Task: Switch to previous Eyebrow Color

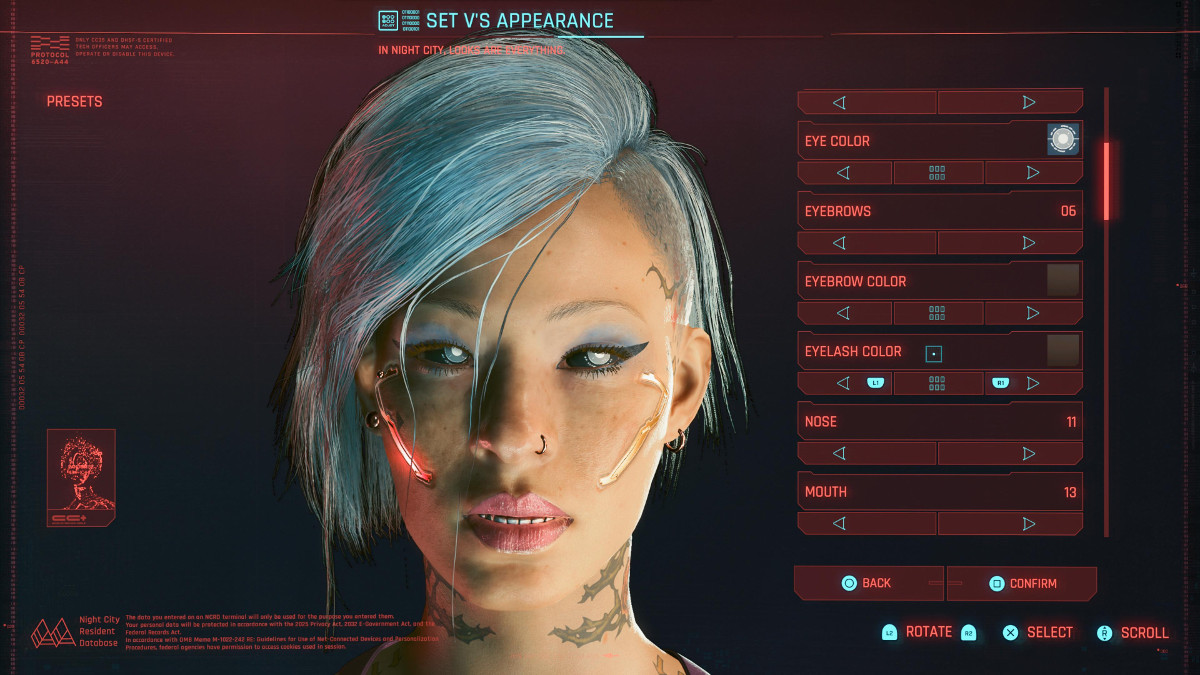Action: pyautogui.click(x=844, y=313)
